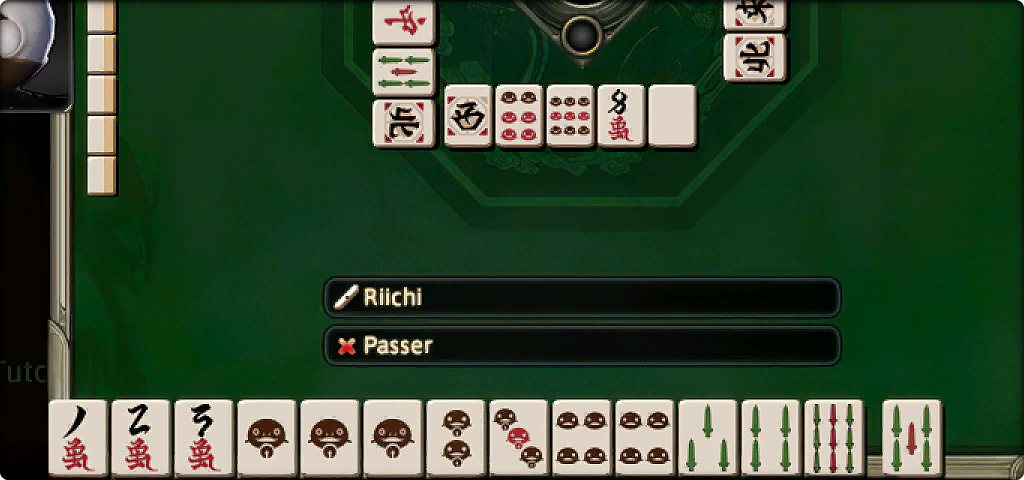Select the four of bamboo tile

tap(771, 438)
